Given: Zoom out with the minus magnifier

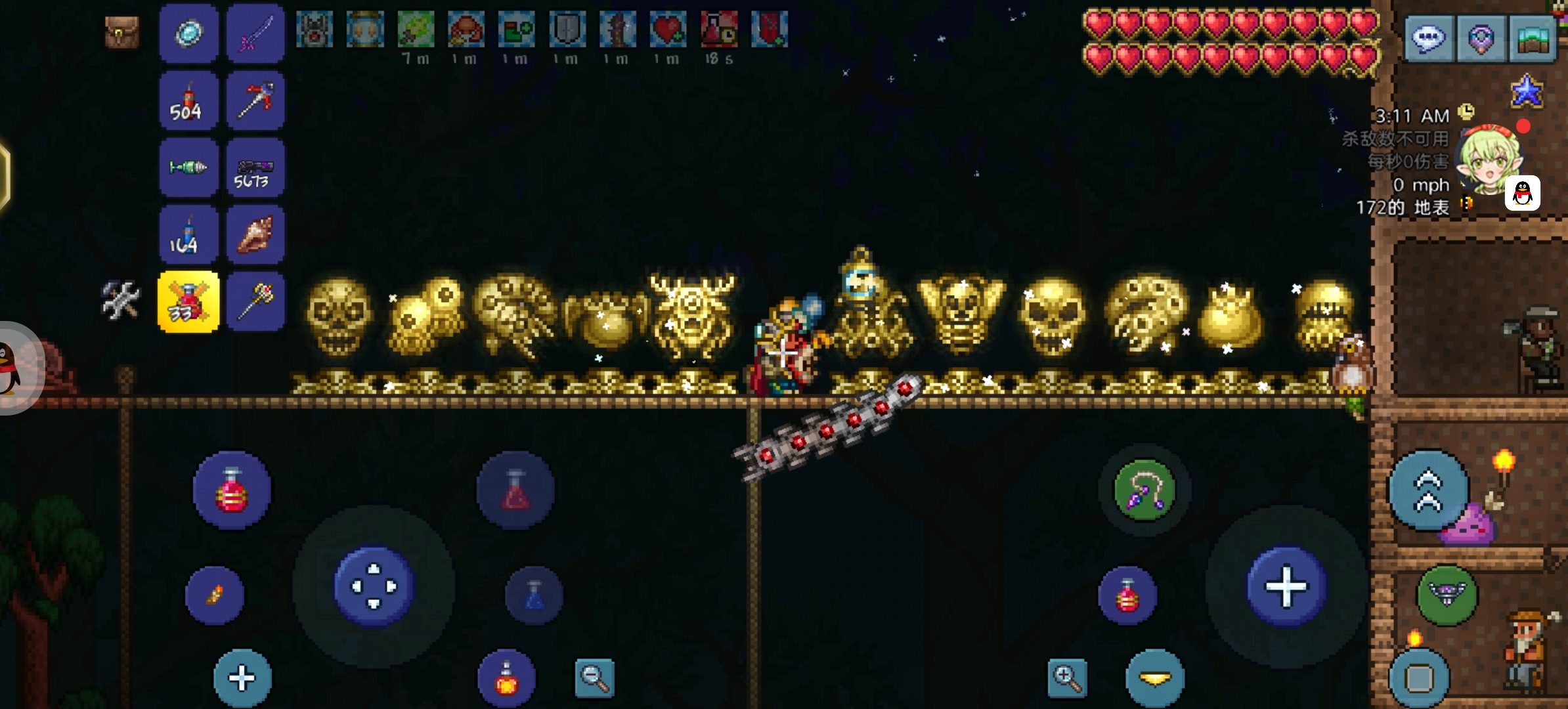Looking at the screenshot, I should 594,677.
